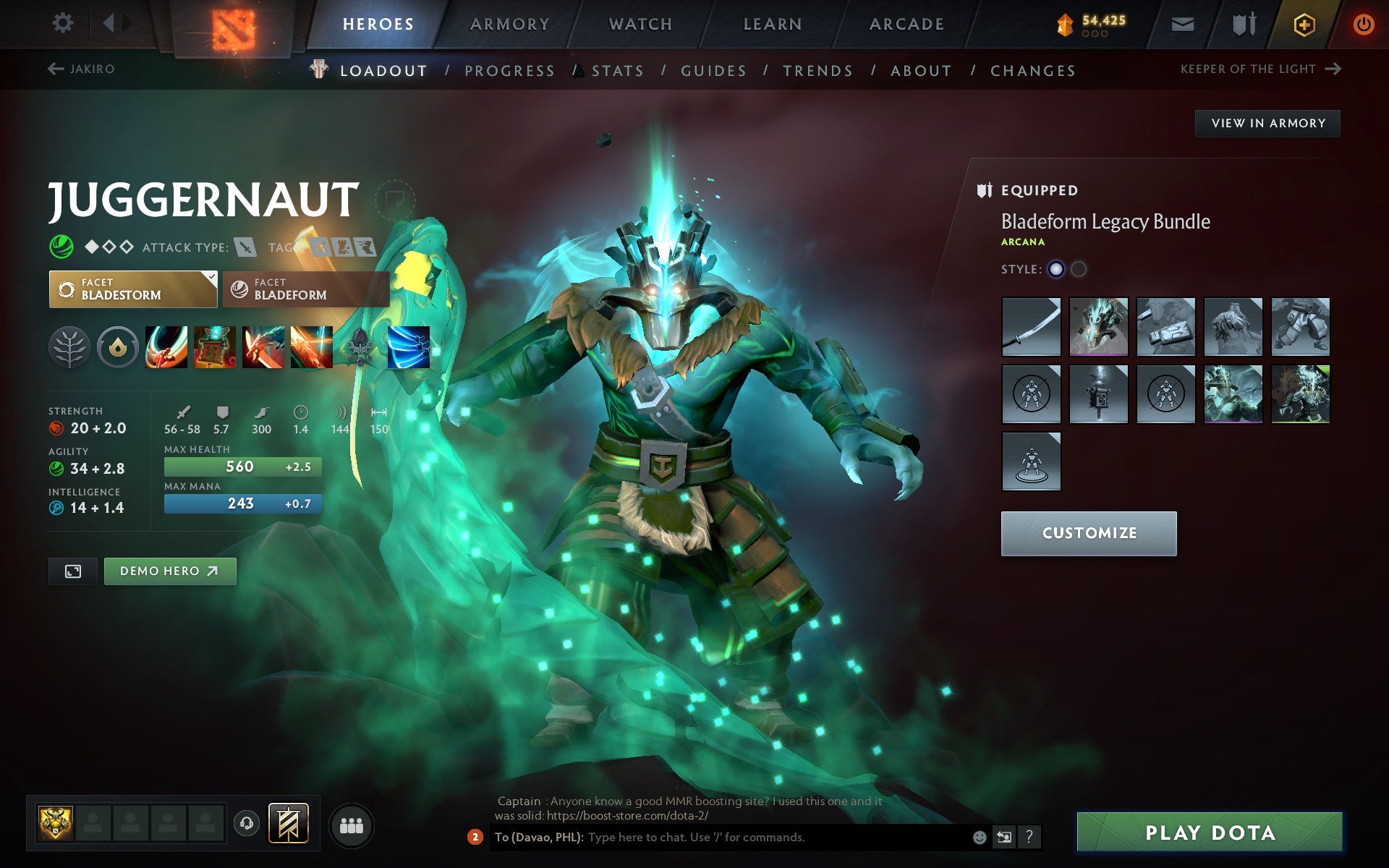
Task: Click the voice chat headset icon
Action: point(245,823)
